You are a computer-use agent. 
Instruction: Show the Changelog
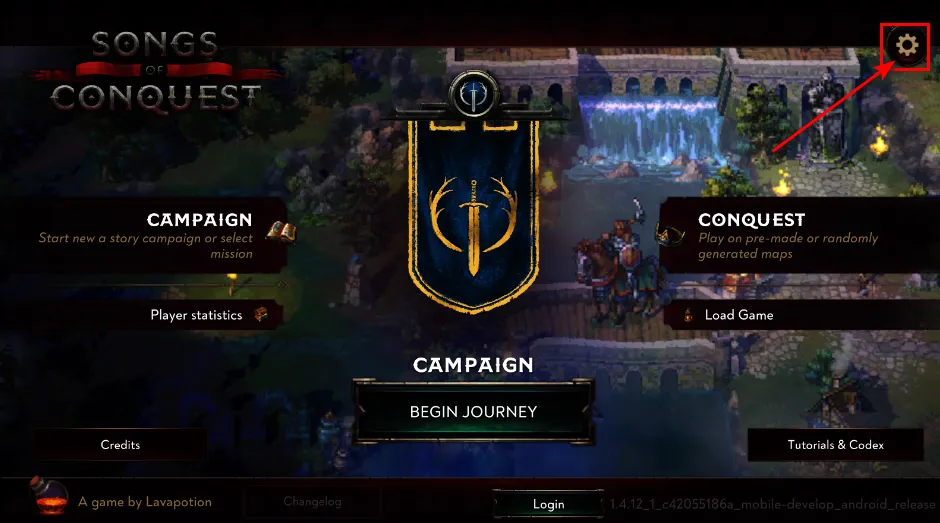[x=312, y=502]
